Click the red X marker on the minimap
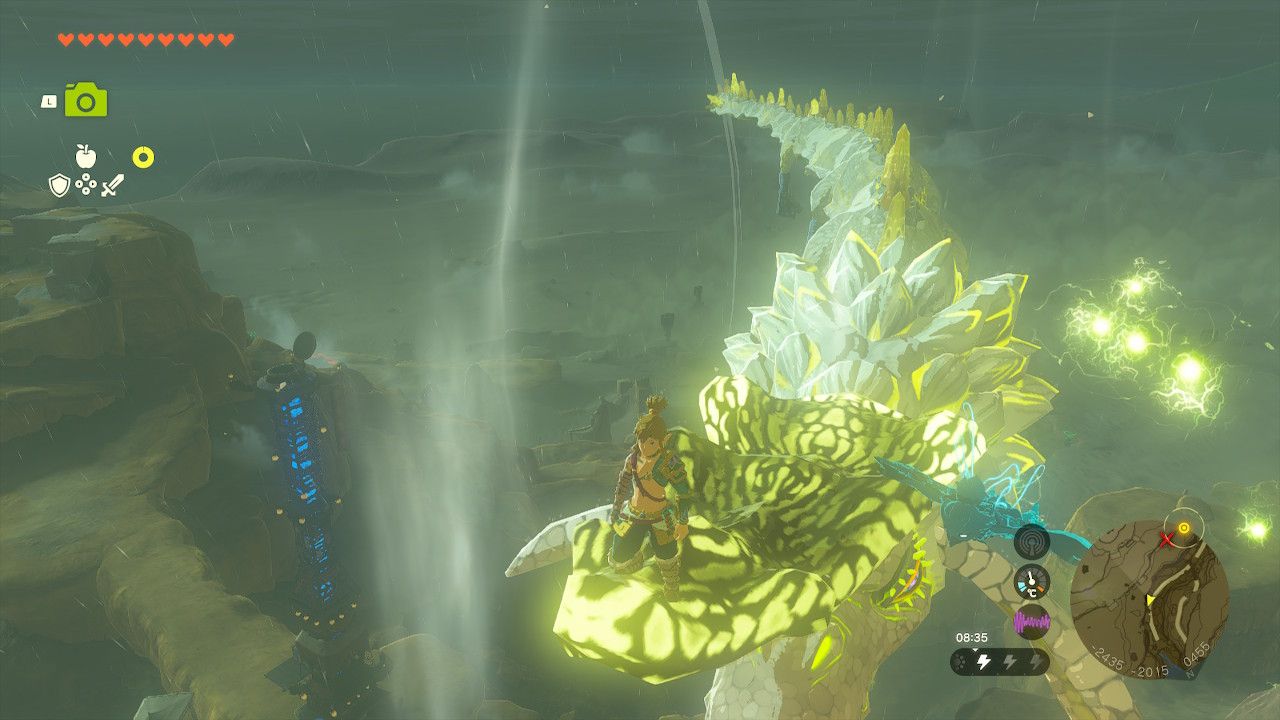 (1166, 539)
